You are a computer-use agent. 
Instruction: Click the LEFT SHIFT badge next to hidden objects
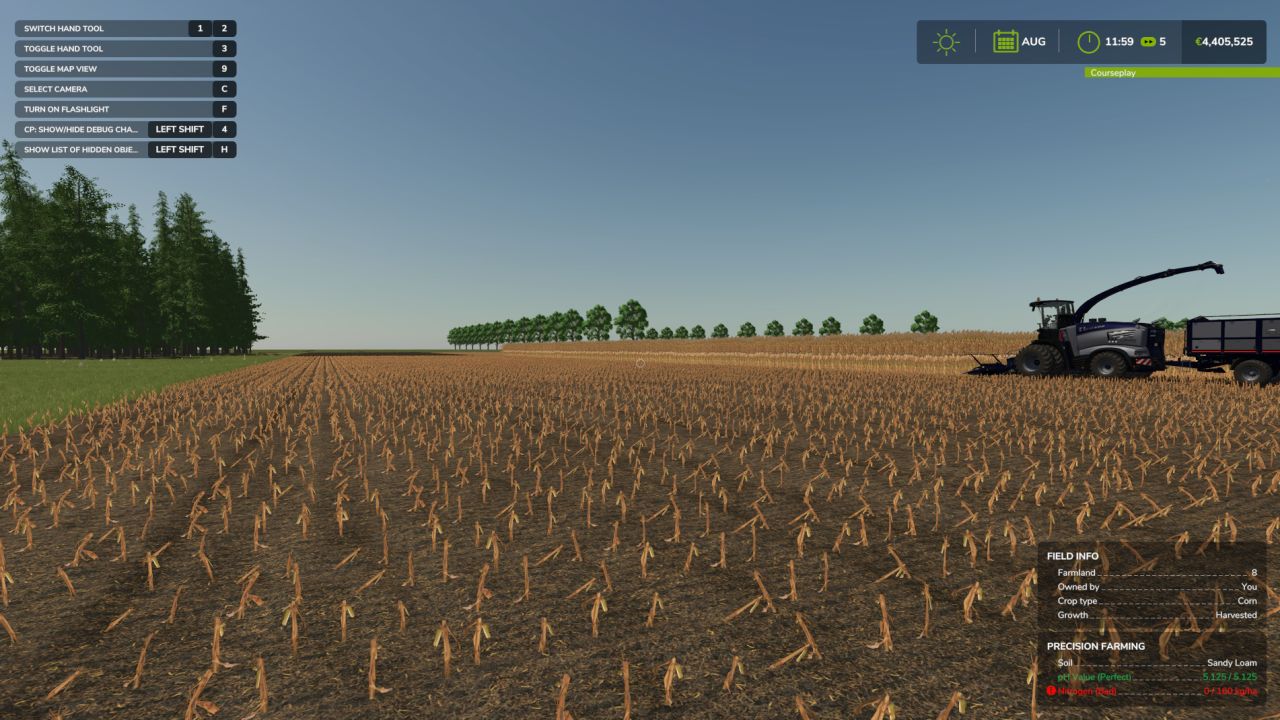click(179, 149)
